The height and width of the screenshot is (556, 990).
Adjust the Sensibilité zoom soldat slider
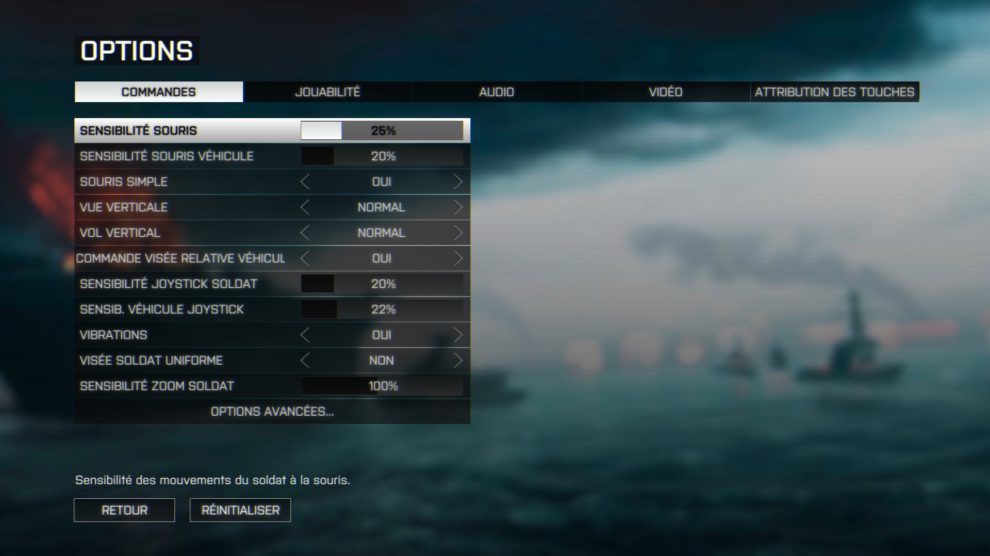[x=382, y=386]
